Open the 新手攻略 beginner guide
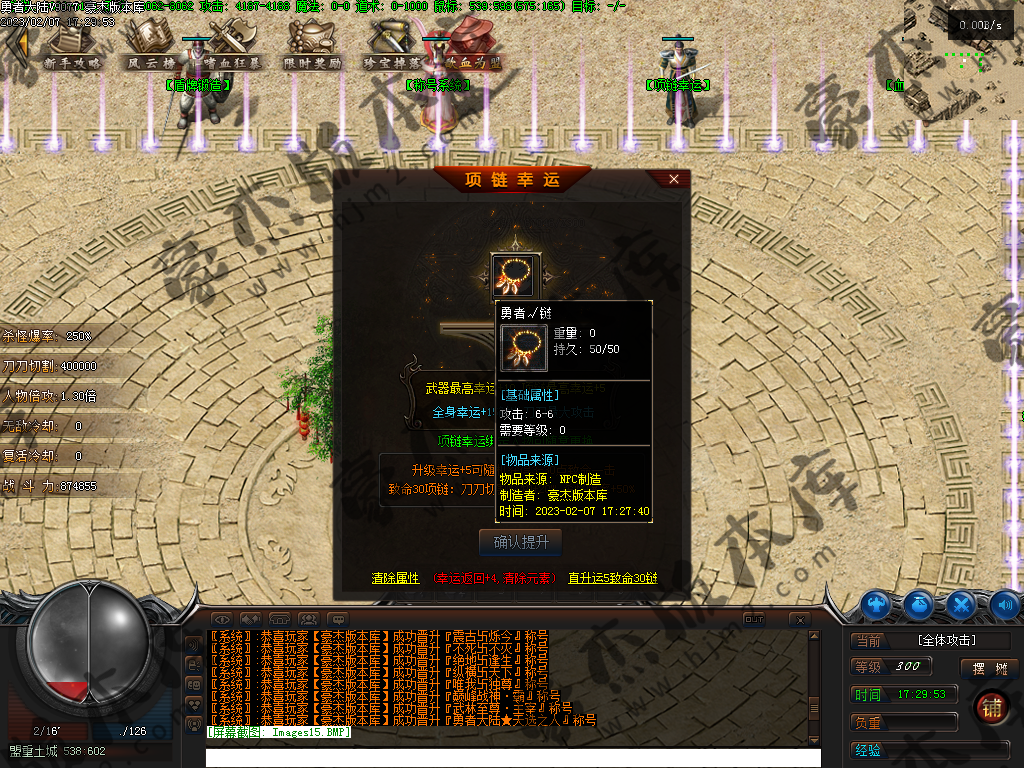Image resolution: width=1024 pixels, height=768 pixels. click(x=73, y=46)
